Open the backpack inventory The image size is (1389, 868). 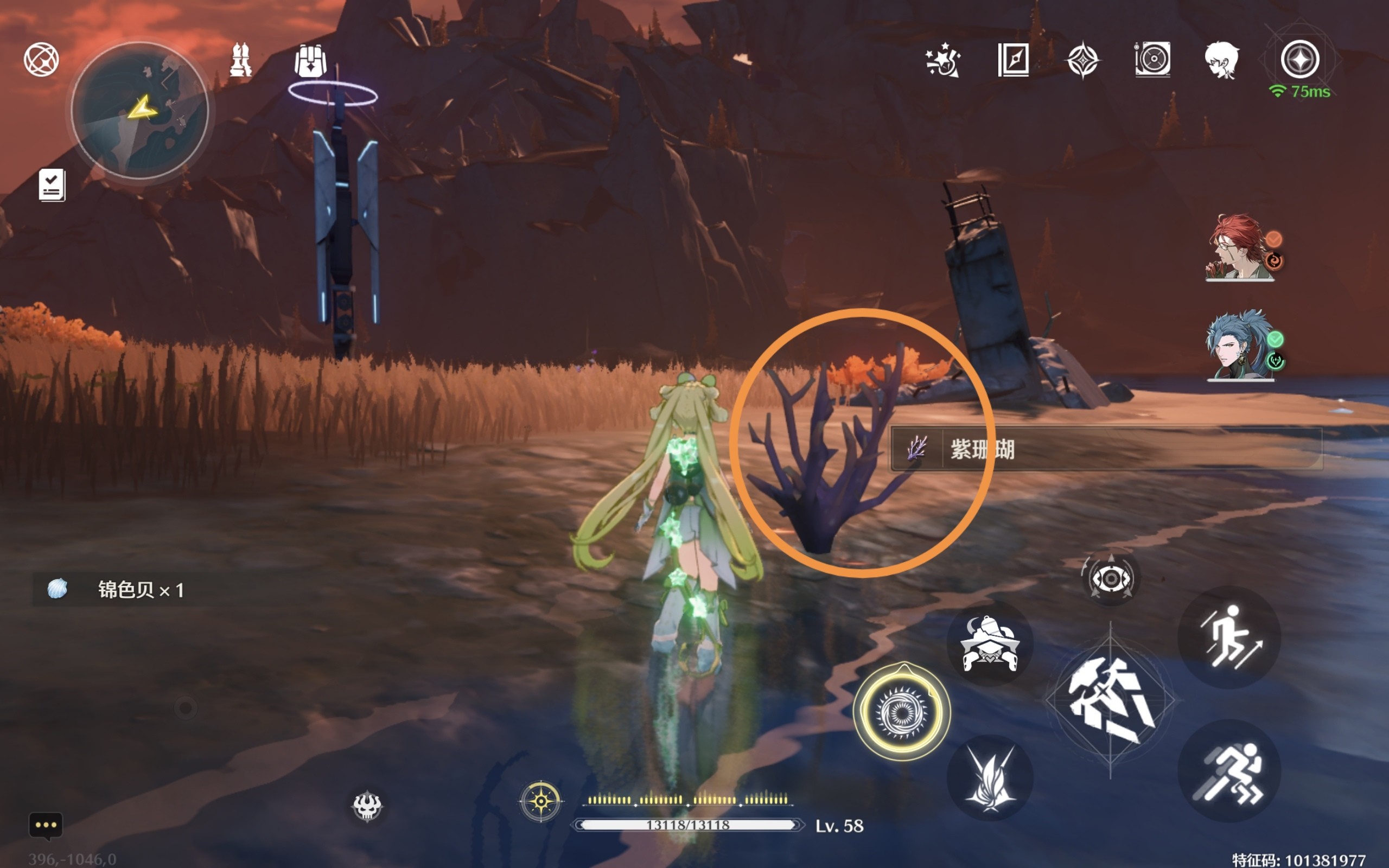(310, 61)
